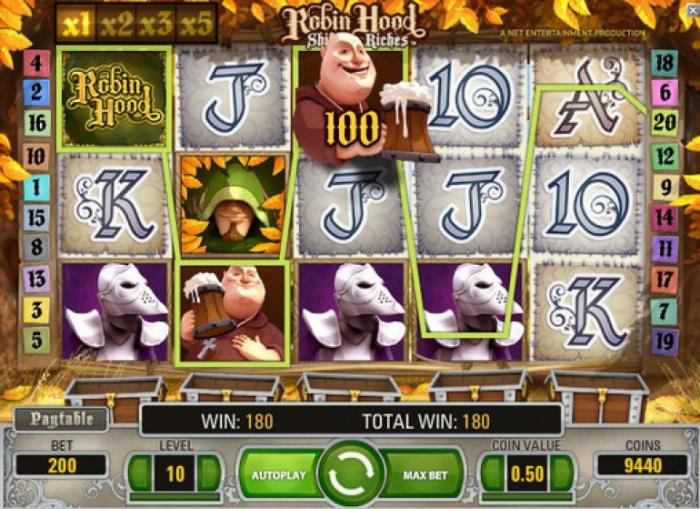This screenshot has width=700, height=509.
Task: Spin the reels with the circular arrow button
Action: pos(351,473)
